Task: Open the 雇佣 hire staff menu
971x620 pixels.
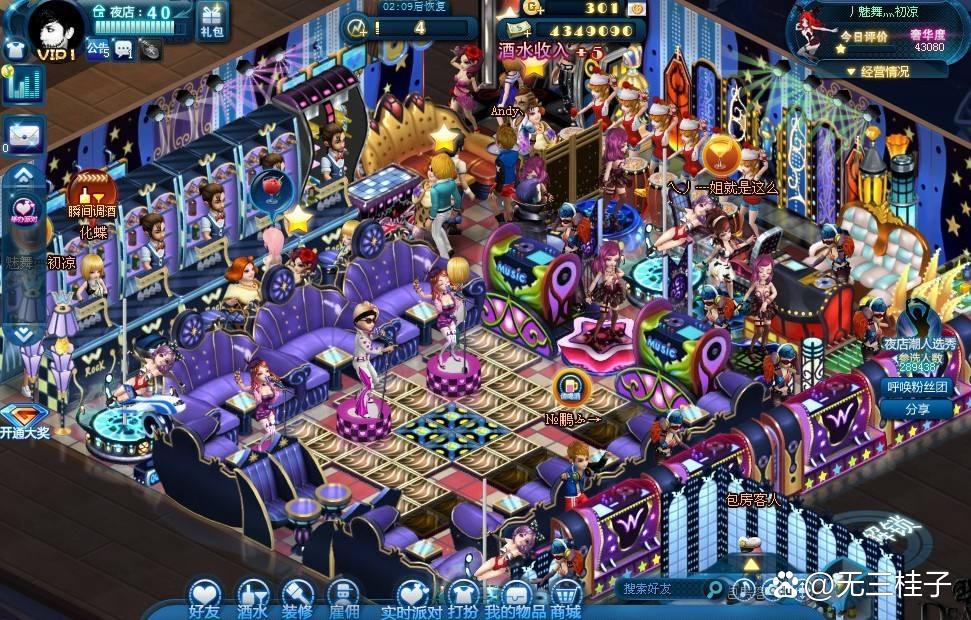Action: pos(343,596)
